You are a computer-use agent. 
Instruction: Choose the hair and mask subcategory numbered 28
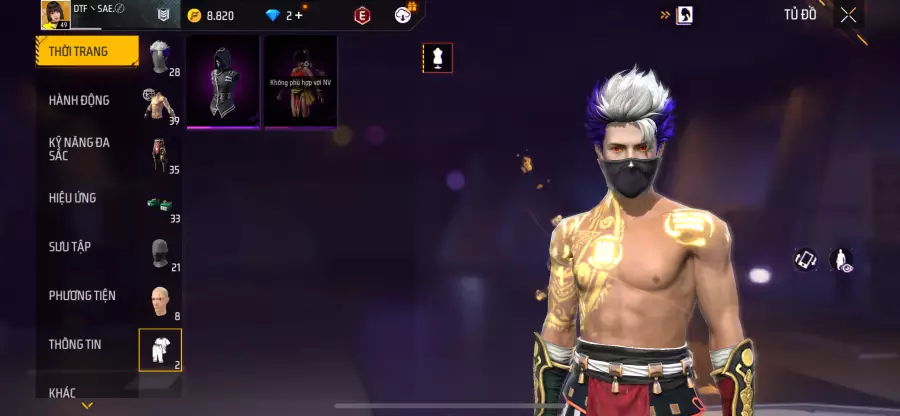click(x=161, y=57)
